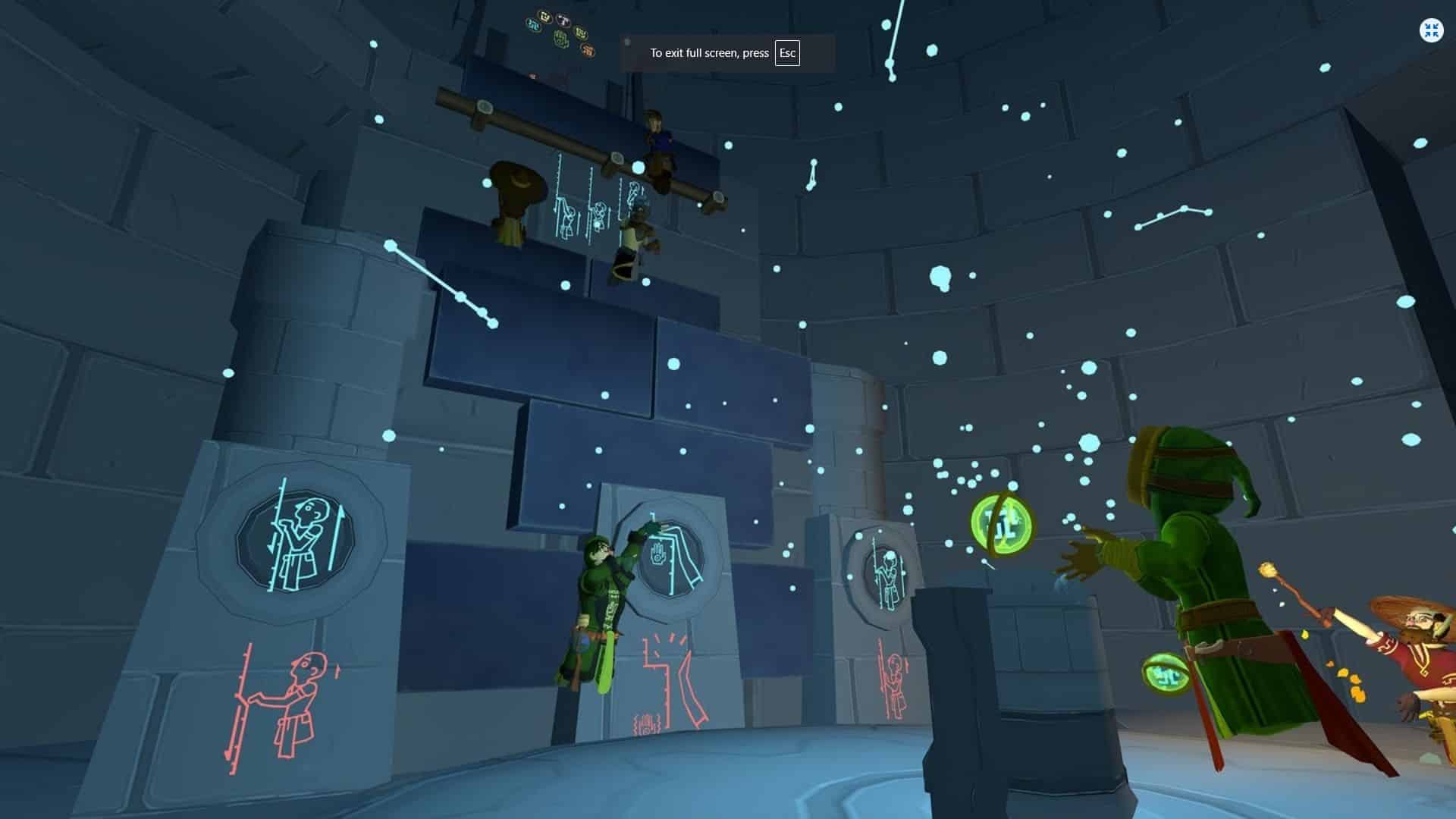Click the orange rune token below the cluster
Image resolution: width=1456 pixels, height=819 pixels.
click(x=589, y=51)
